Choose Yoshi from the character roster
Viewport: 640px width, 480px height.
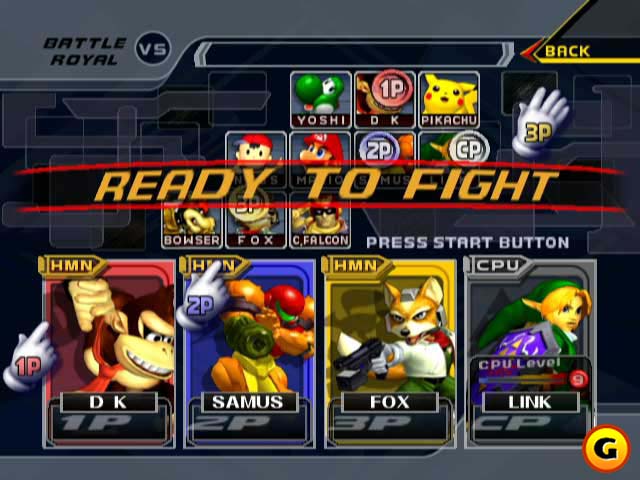[320, 99]
